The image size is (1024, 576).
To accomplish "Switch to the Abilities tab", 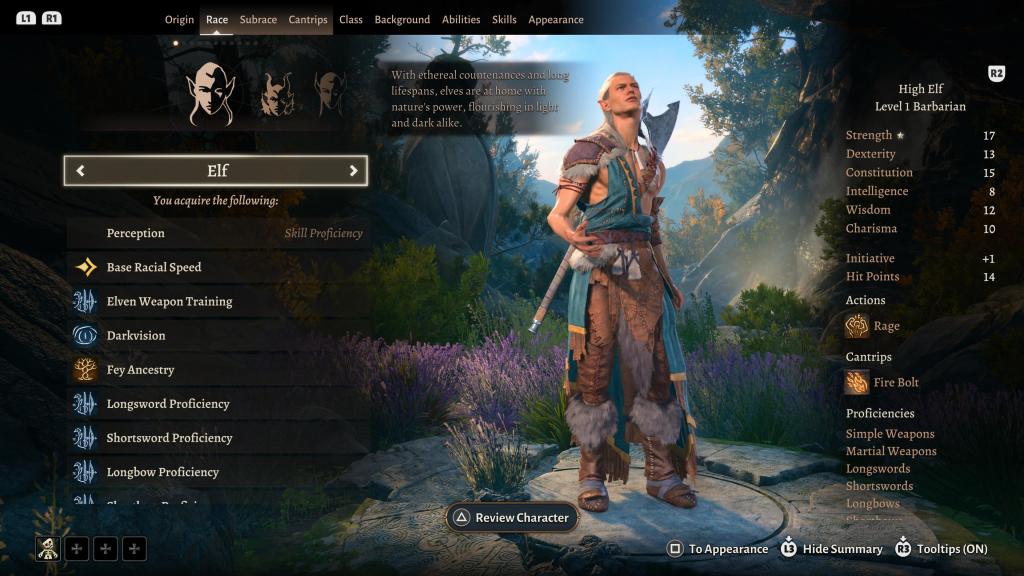I will tap(461, 20).
